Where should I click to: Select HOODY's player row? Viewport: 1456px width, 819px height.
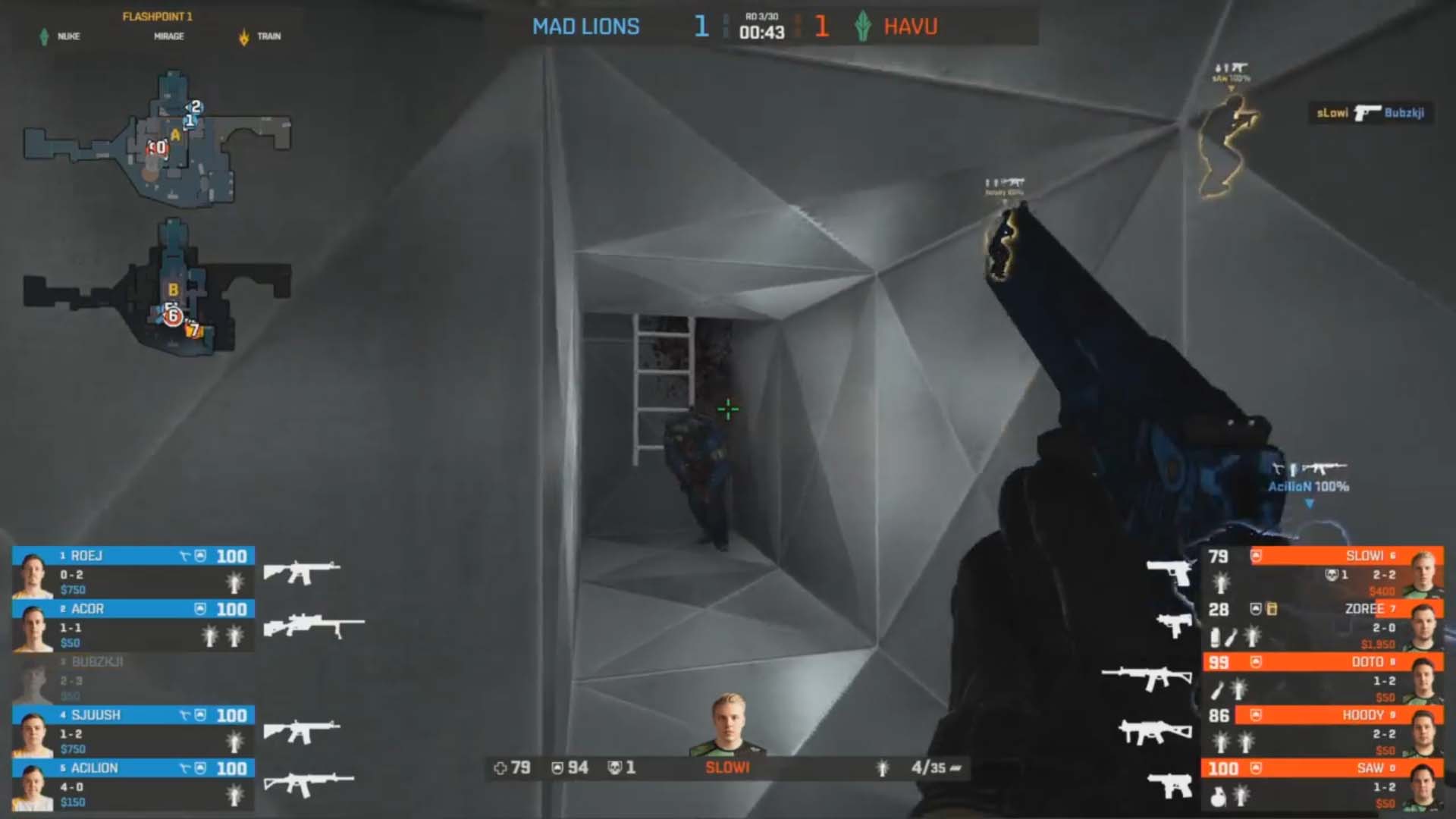[1323, 732]
